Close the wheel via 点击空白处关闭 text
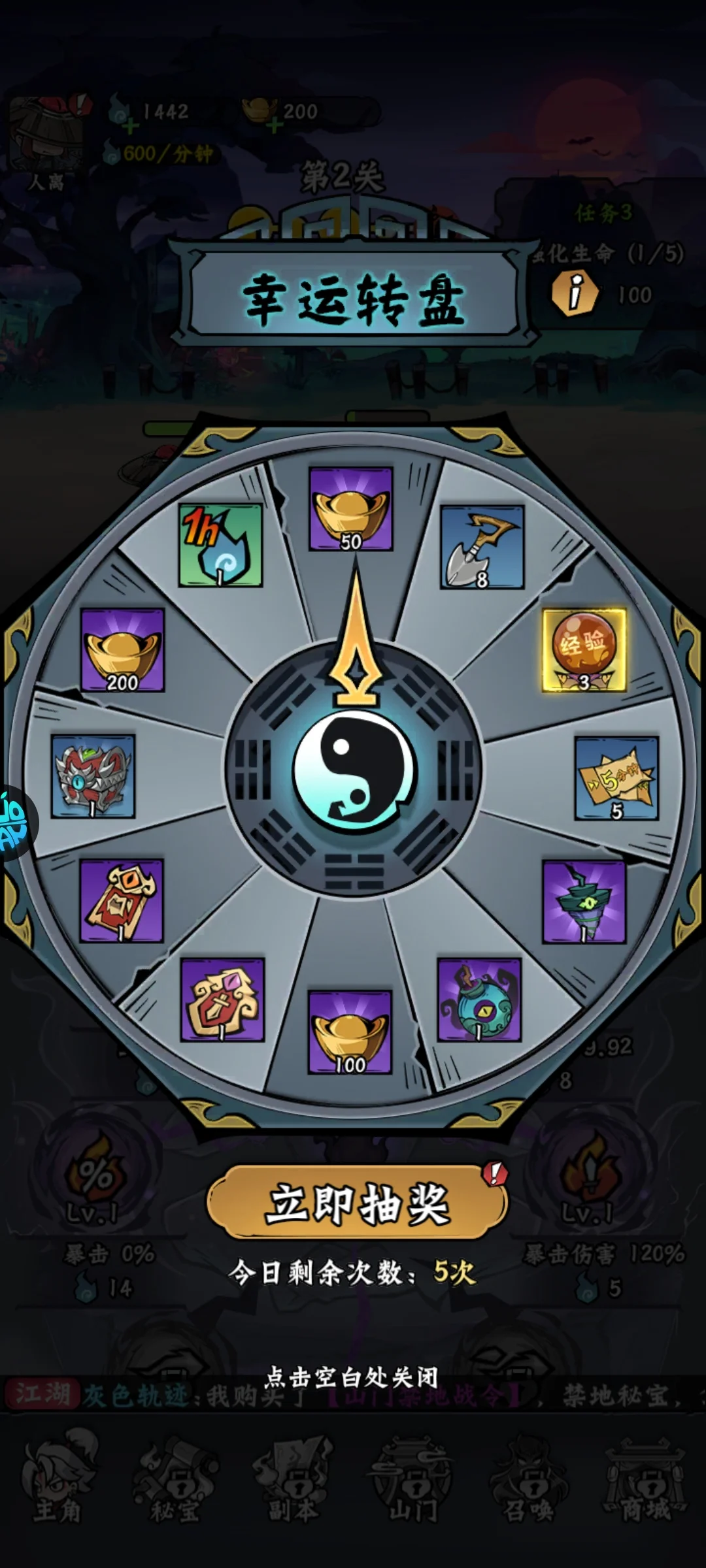 click(352, 1377)
